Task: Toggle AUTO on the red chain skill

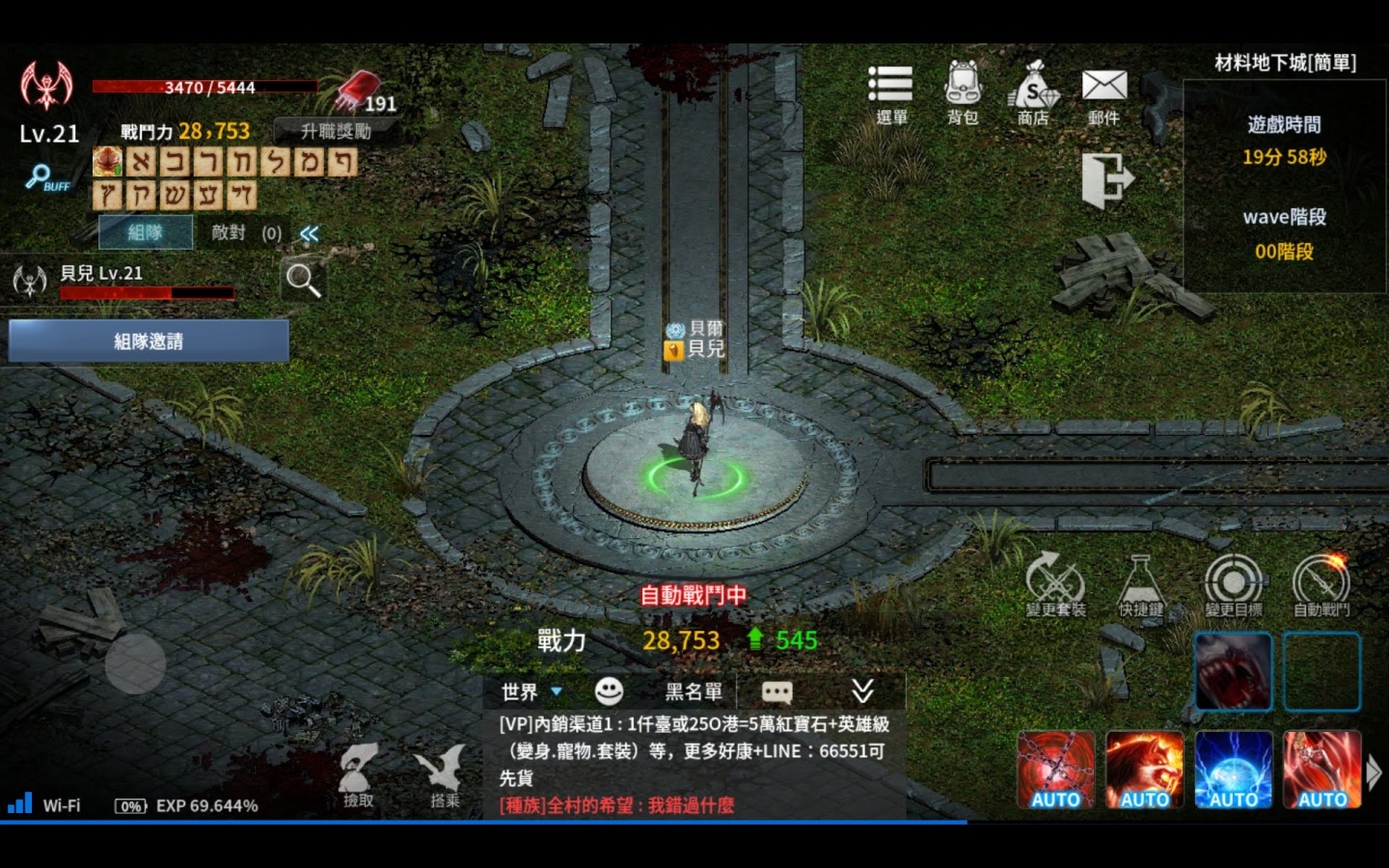Action: (1055, 769)
